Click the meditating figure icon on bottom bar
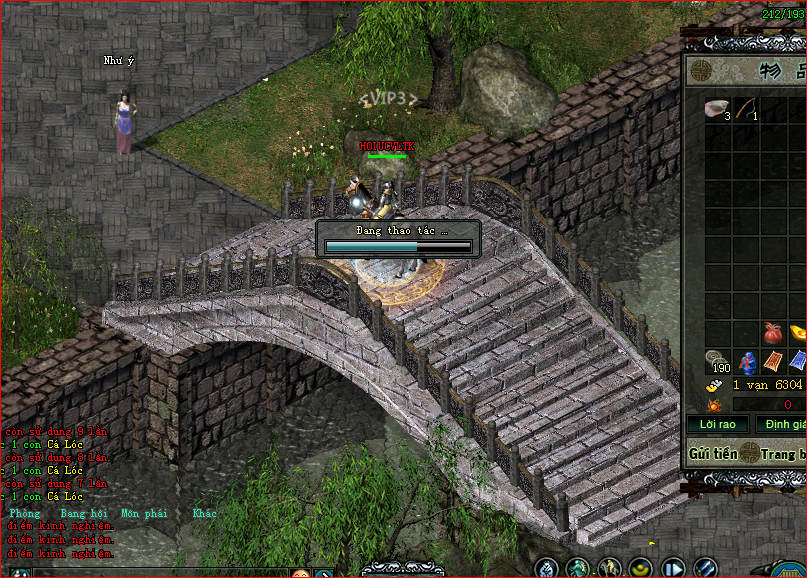This screenshot has width=807, height=578. coord(547,568)
